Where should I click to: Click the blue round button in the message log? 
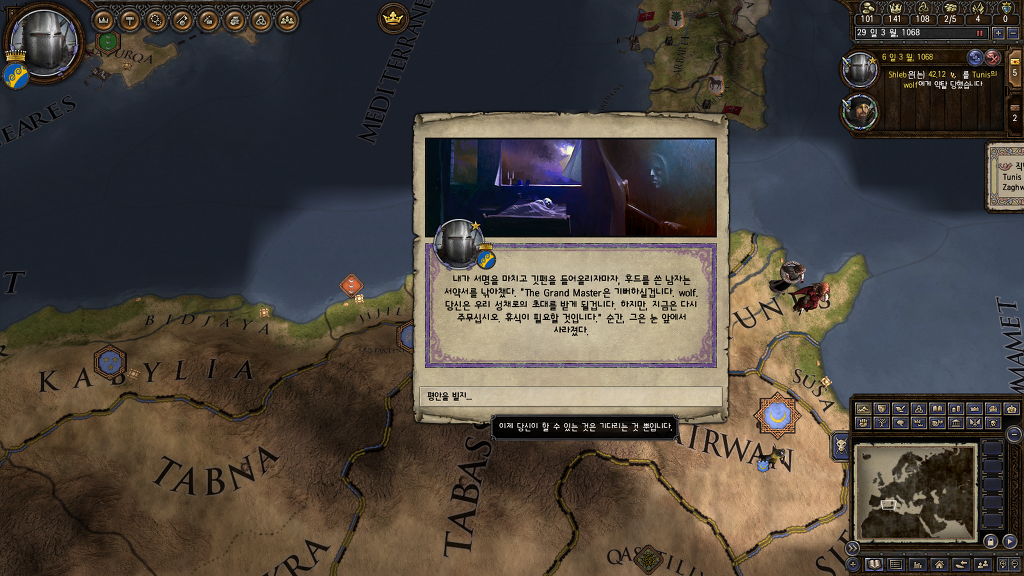coord(975,57)
